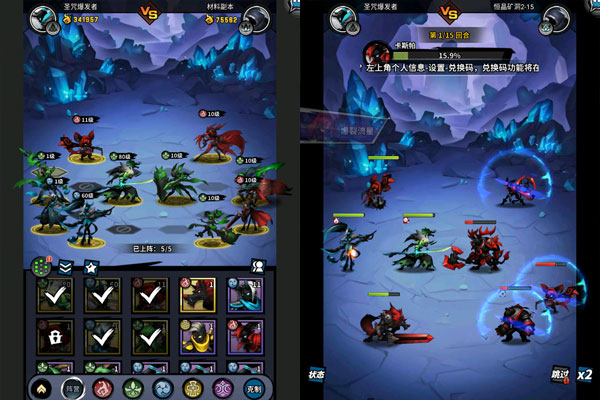
Task: Tap the gold chevron rank filter
Action: tap(42, 388)
